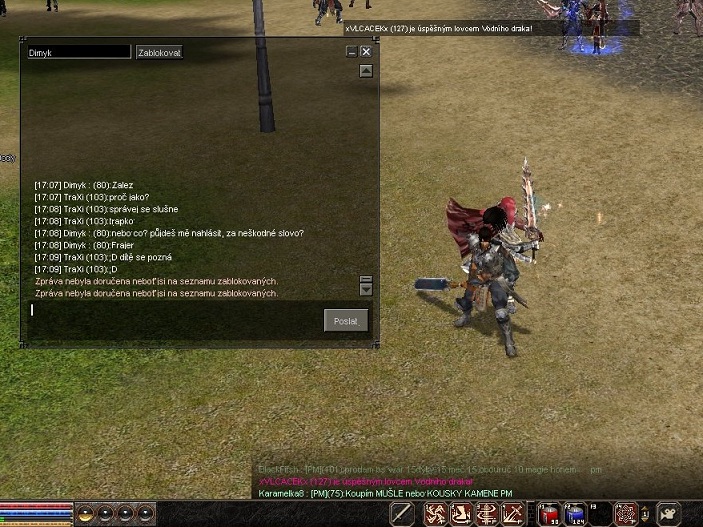Minimize the whisper chat window
Viewport: 703px width, 527px height.
(x=351, y=52)
